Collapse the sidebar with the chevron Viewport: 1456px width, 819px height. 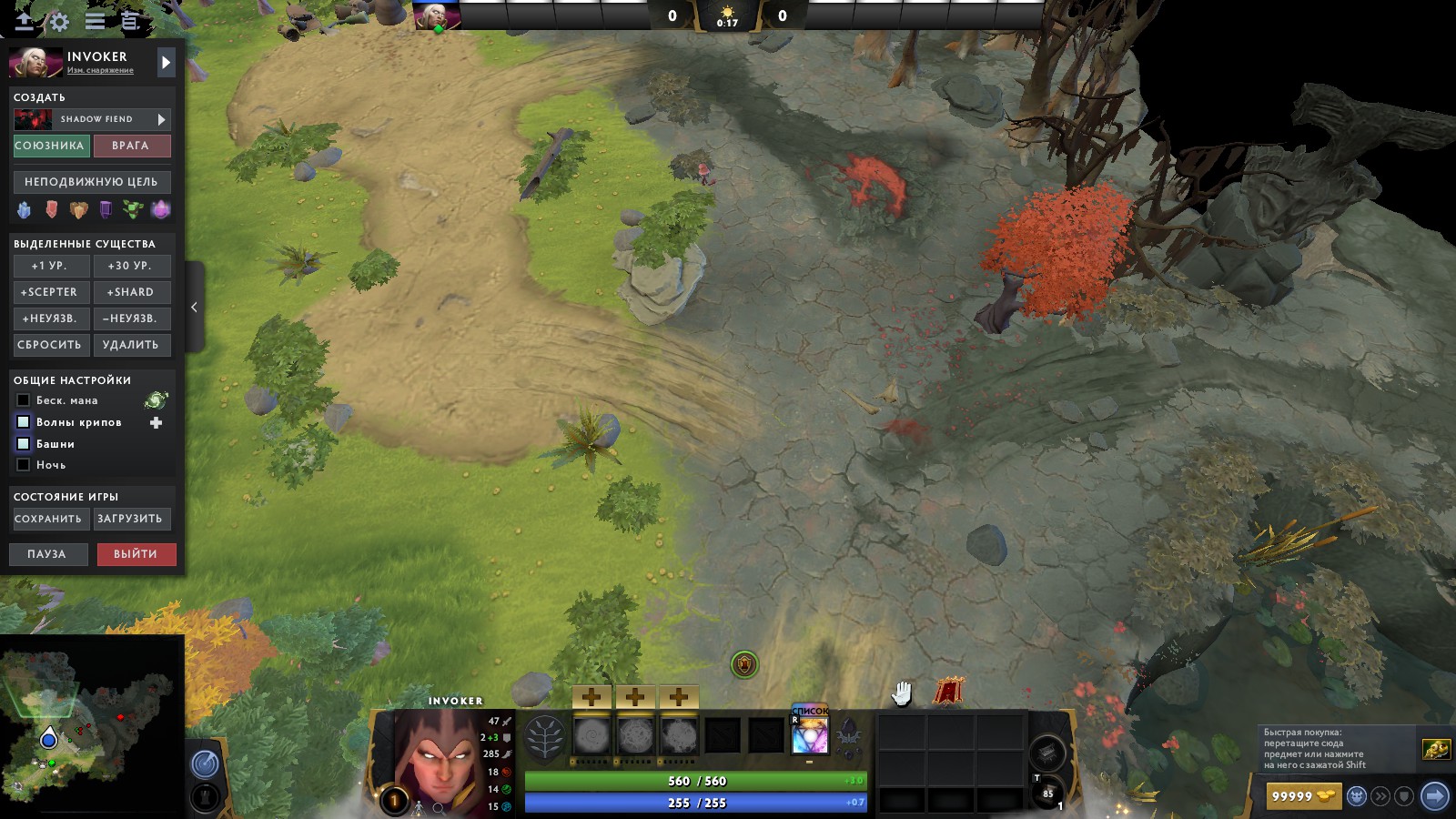pyautogui.click(x=194, y=307)
